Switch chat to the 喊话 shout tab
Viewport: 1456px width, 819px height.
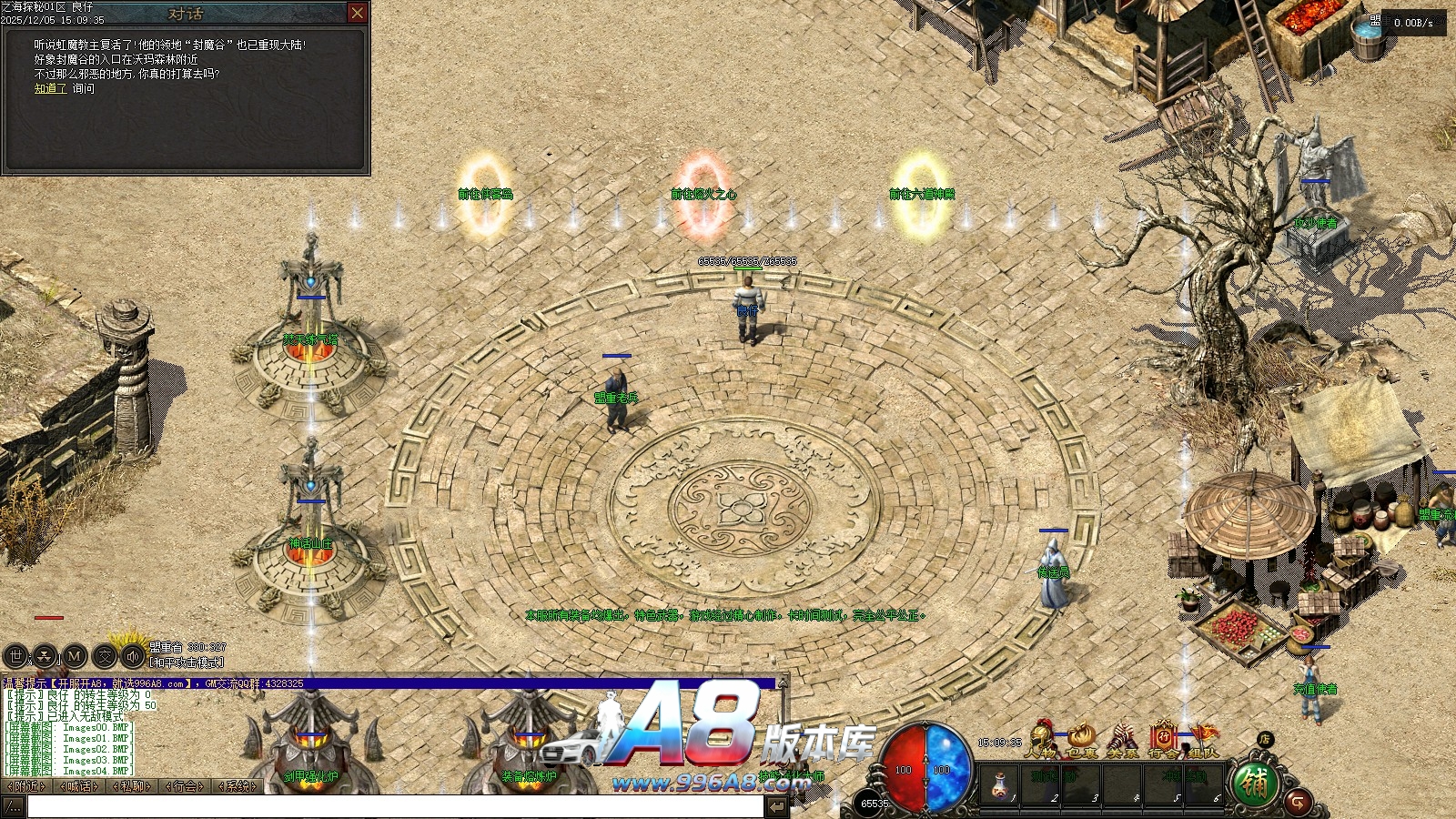(x=79, y=786)
